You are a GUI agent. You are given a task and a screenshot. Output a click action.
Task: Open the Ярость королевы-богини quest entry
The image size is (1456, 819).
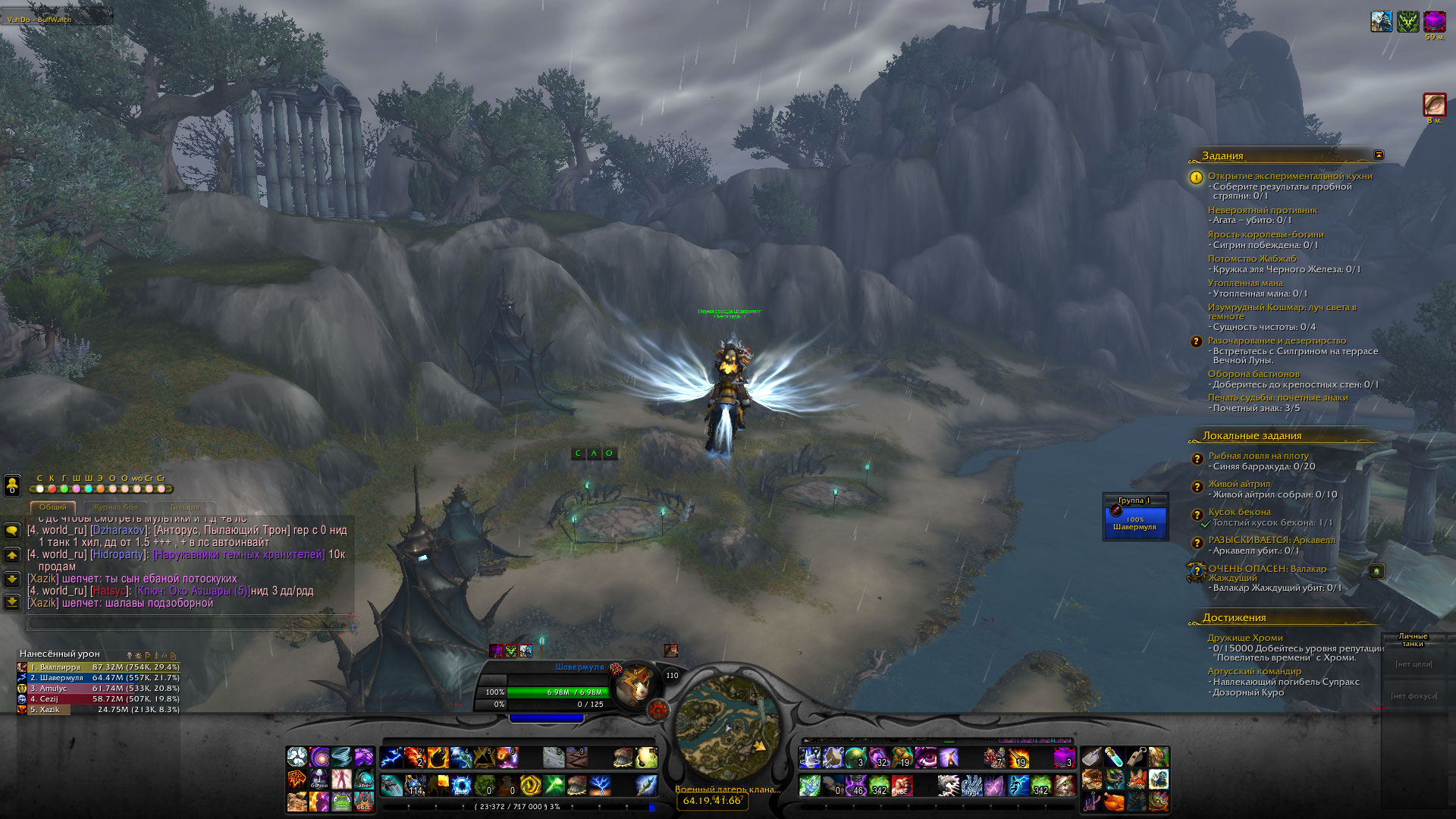point(1265,234)
